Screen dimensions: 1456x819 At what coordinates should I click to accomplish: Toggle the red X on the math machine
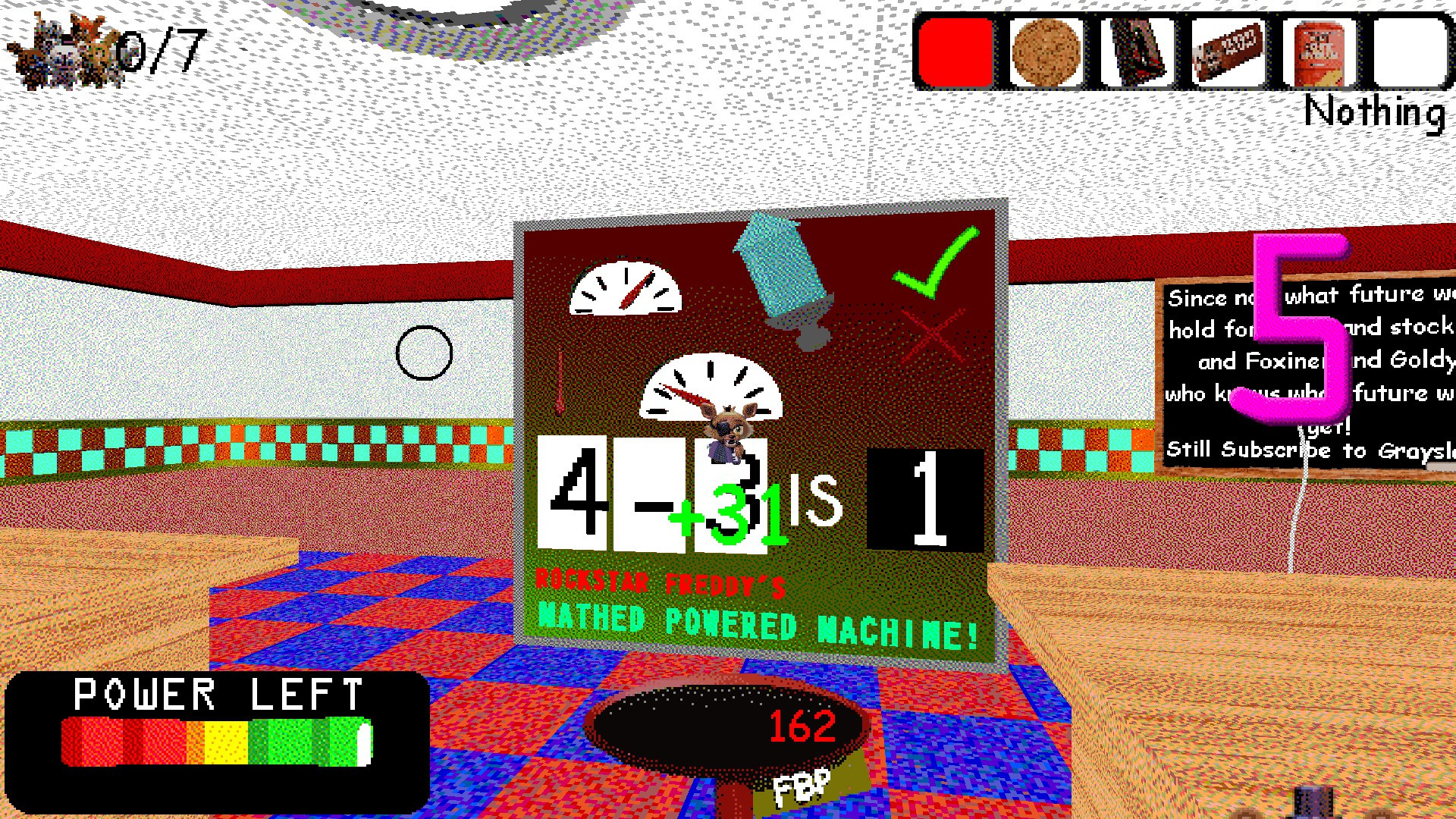933,334
